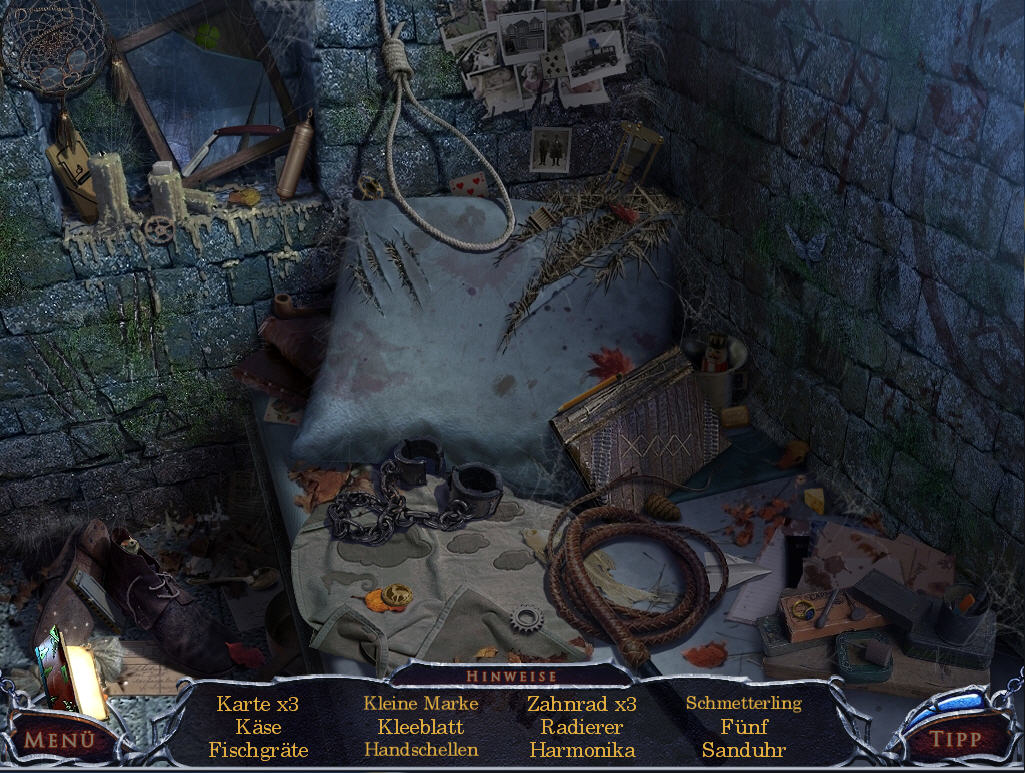The width and height of the screenshot is (1025, 773).
Task: Click 'Fischgräte' in the item list
Action: (258, 750)
